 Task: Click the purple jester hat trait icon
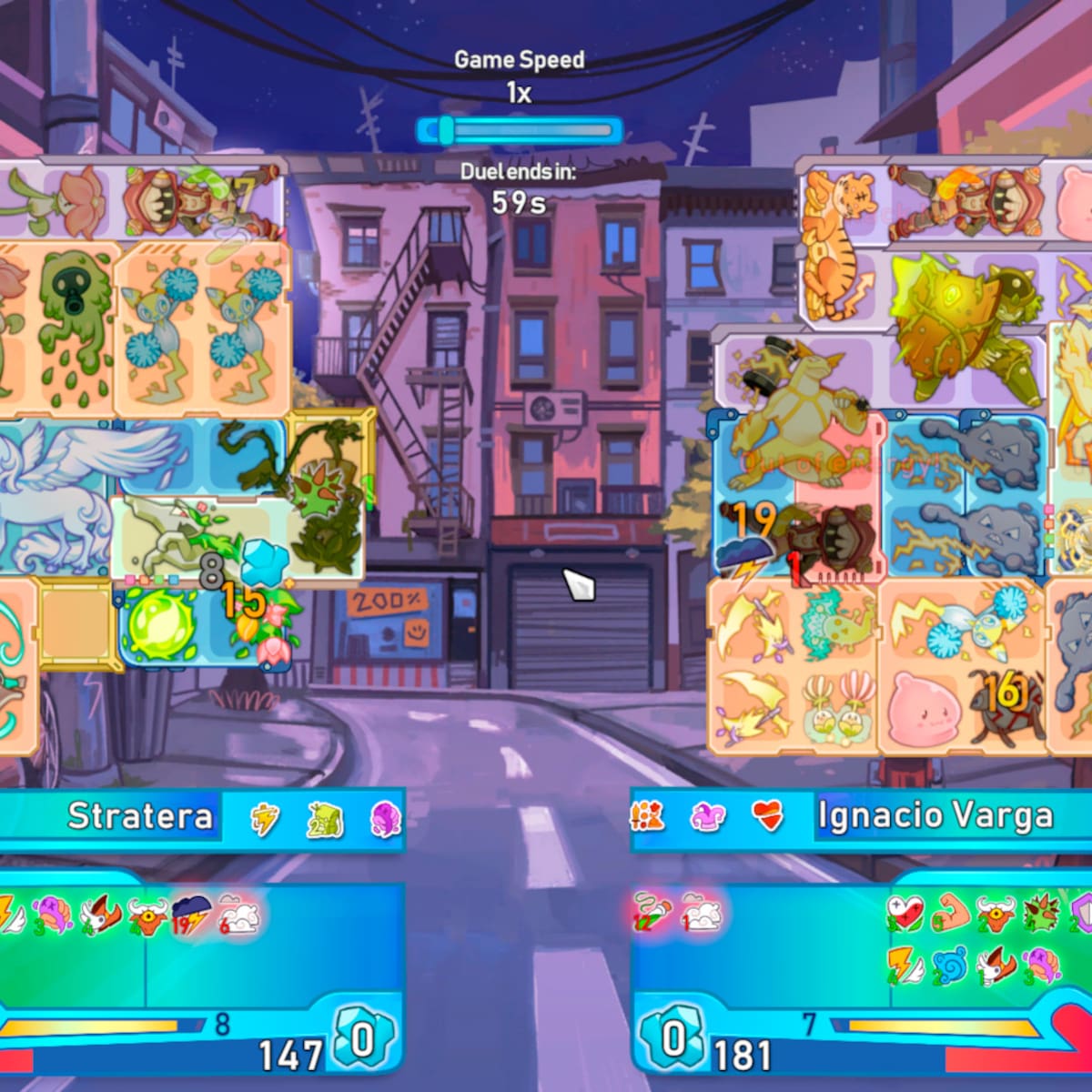(x=708, y=816)
